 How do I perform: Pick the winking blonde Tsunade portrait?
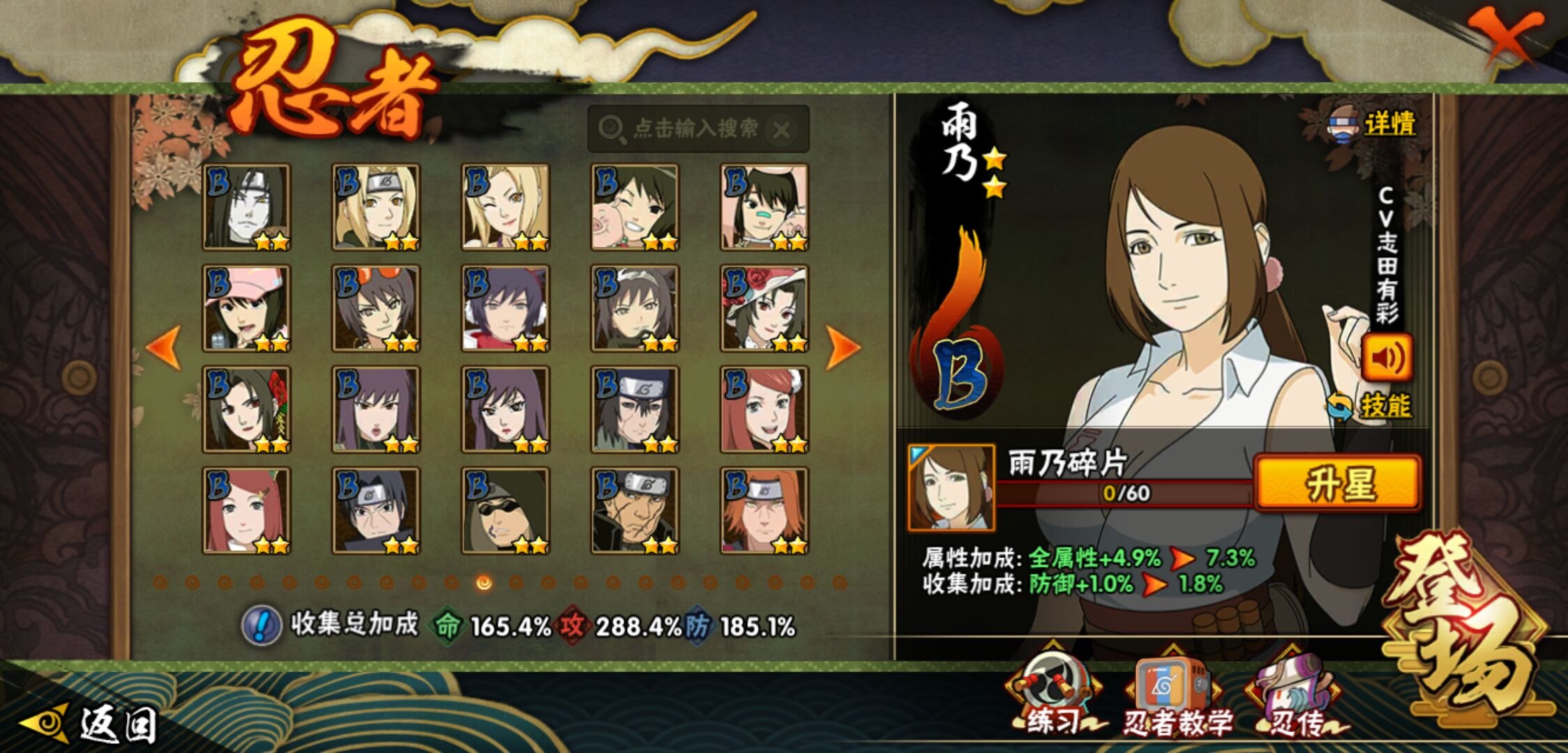click(505, 207)
